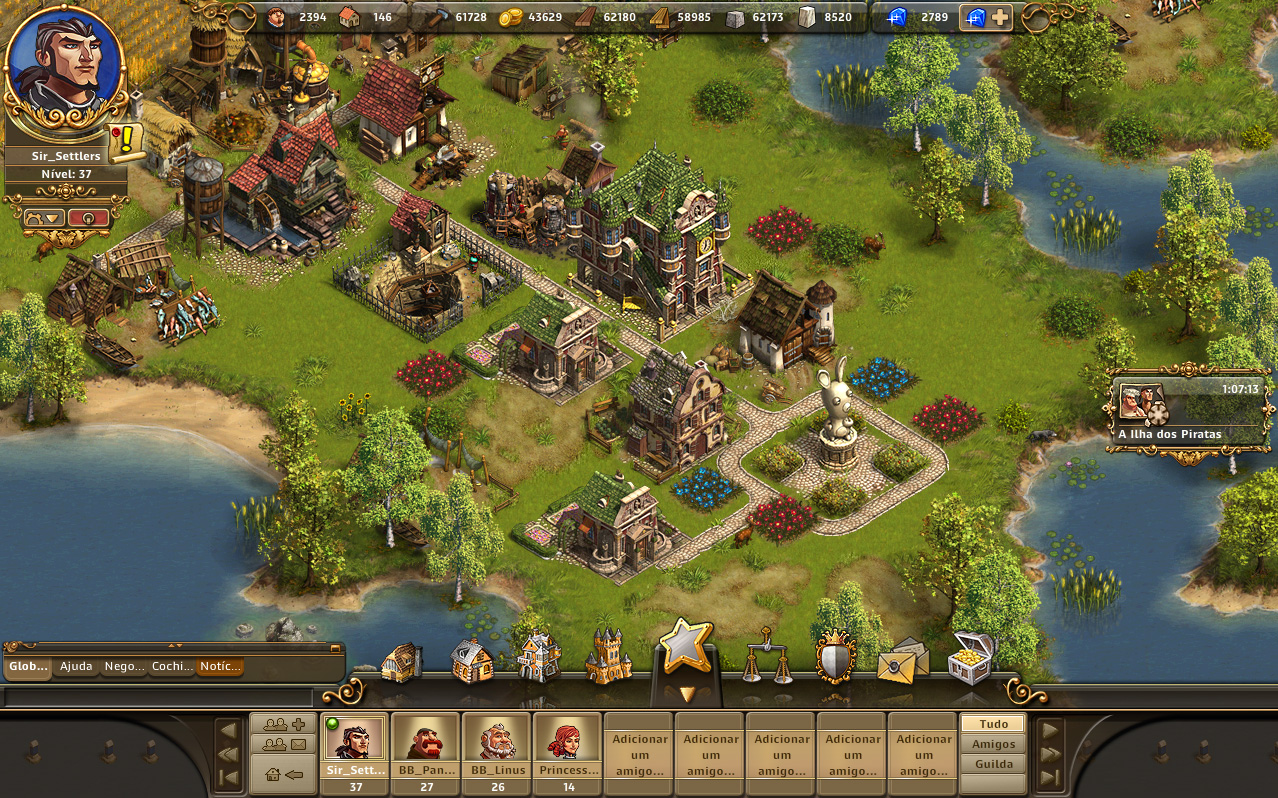Image resolution: width=1278 pixels, height=798 pixels.
Task: Visit friend BB_Linus
Action: tap(497, 746)
